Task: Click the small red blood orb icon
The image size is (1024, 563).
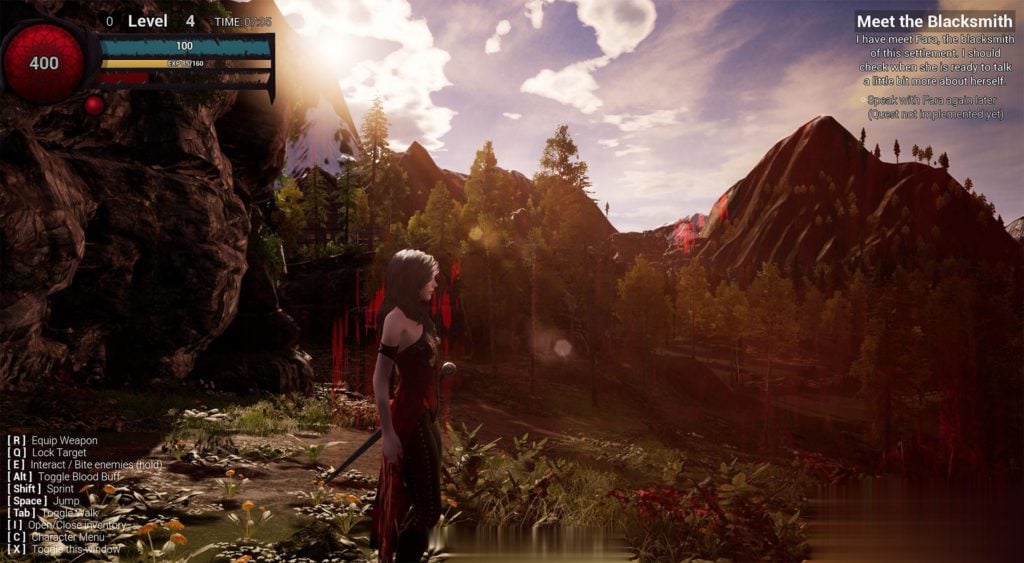Action: coord(94,104)
